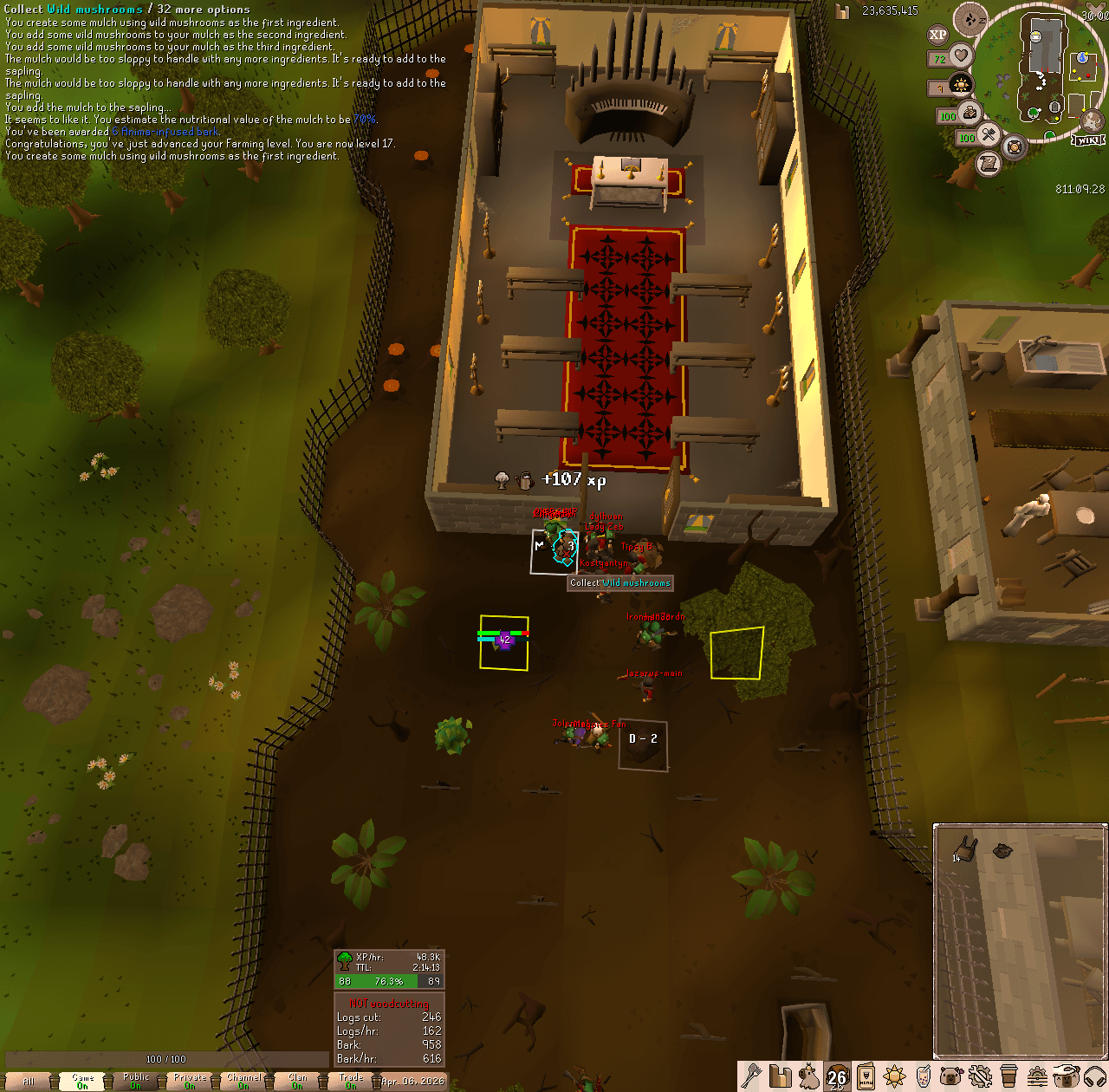Click the Wiki lookup banner under the minimap

1089,140
